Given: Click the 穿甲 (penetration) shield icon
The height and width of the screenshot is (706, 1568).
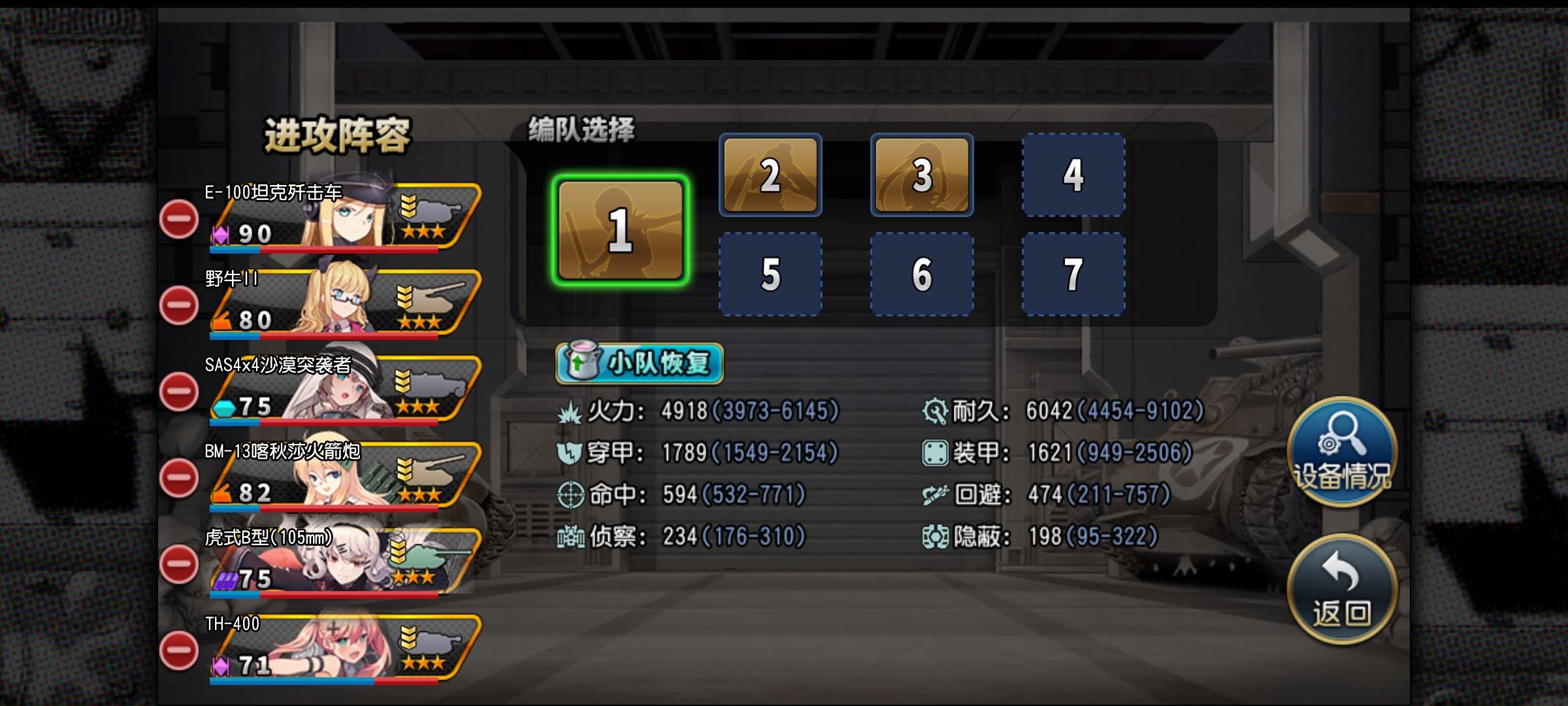Looking at the screenshot, I should (572, 454).
